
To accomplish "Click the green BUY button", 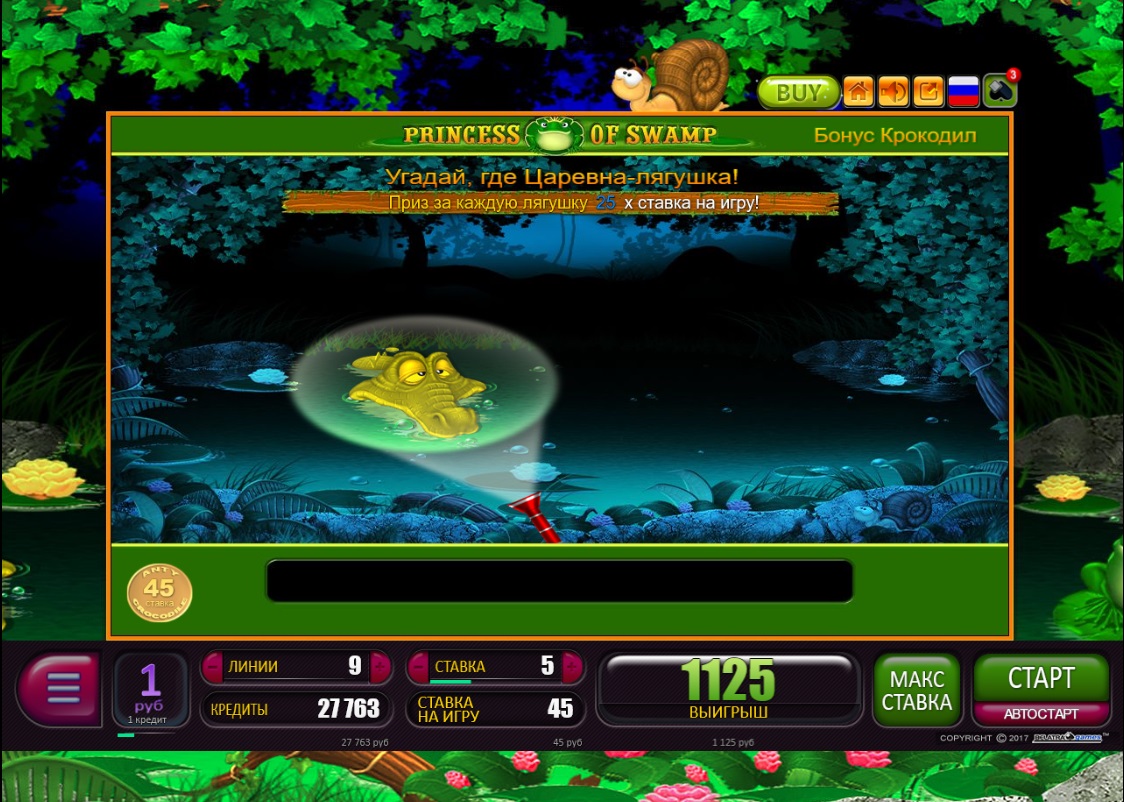I will (x=797, y=92).
